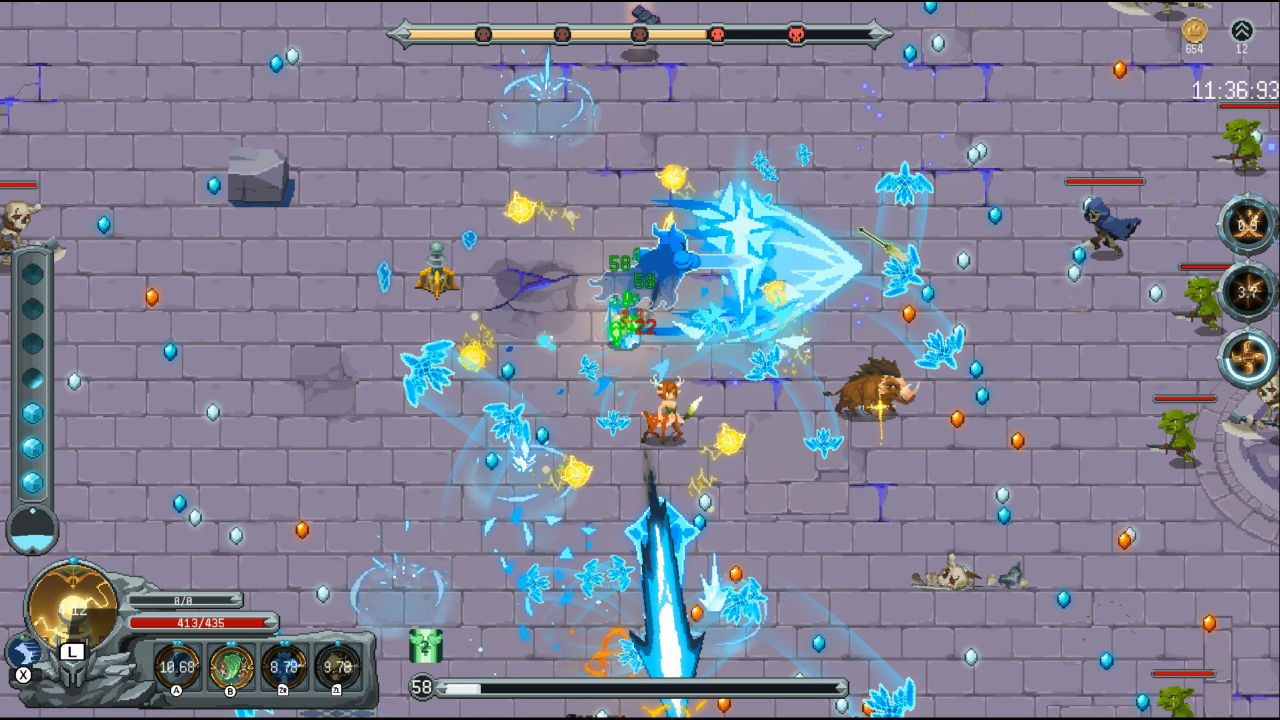The width and height of the screenshot is (1280, 720).
Task: Select the 0/0 shield bar above health
Action: (186, 602)
